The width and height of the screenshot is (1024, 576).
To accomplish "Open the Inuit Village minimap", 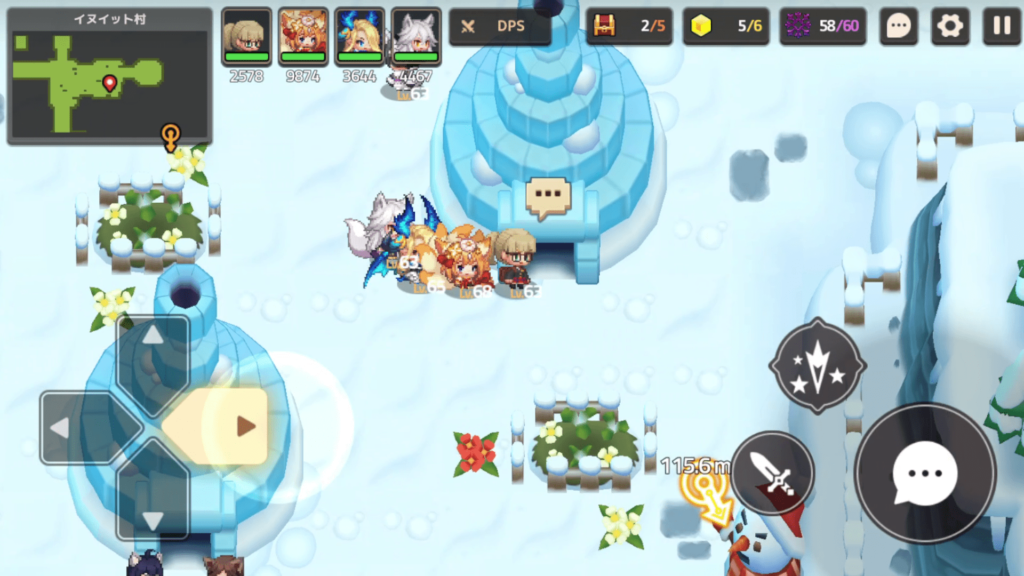I will (x=109, y=76).
